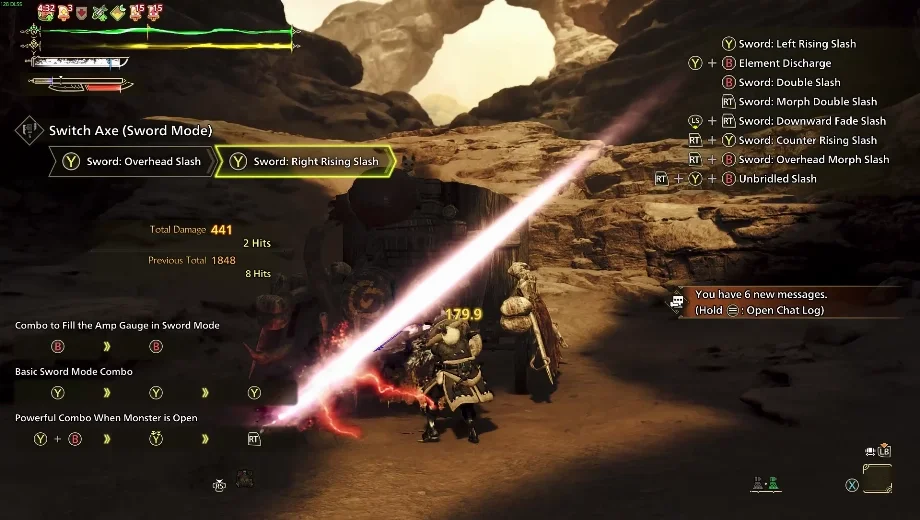Choose Powerful Combo When Monster is Open guide
This screenshot has height=520, width=920.
(106, 418)
